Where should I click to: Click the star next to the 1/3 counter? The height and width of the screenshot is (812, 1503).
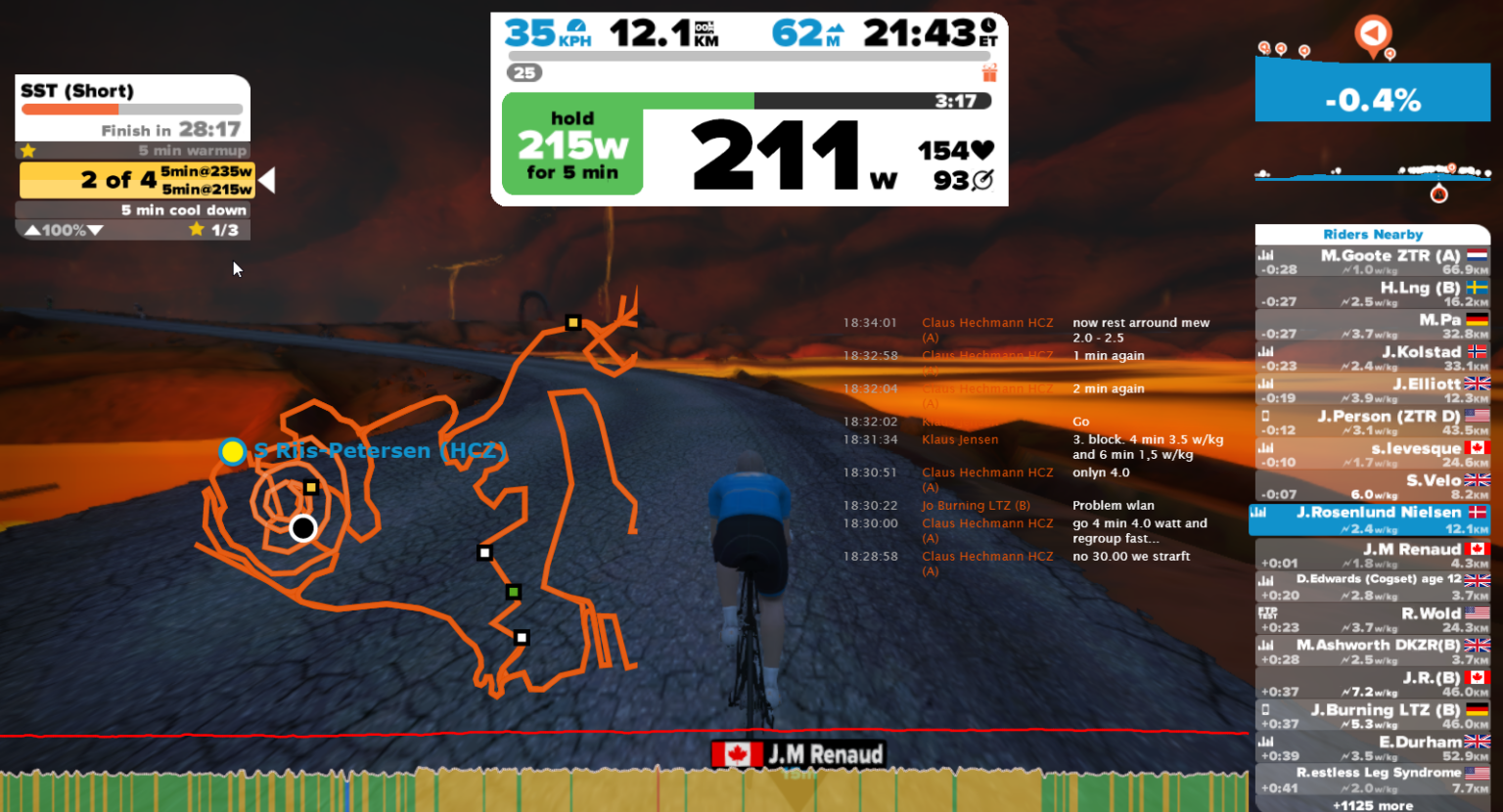196,229
